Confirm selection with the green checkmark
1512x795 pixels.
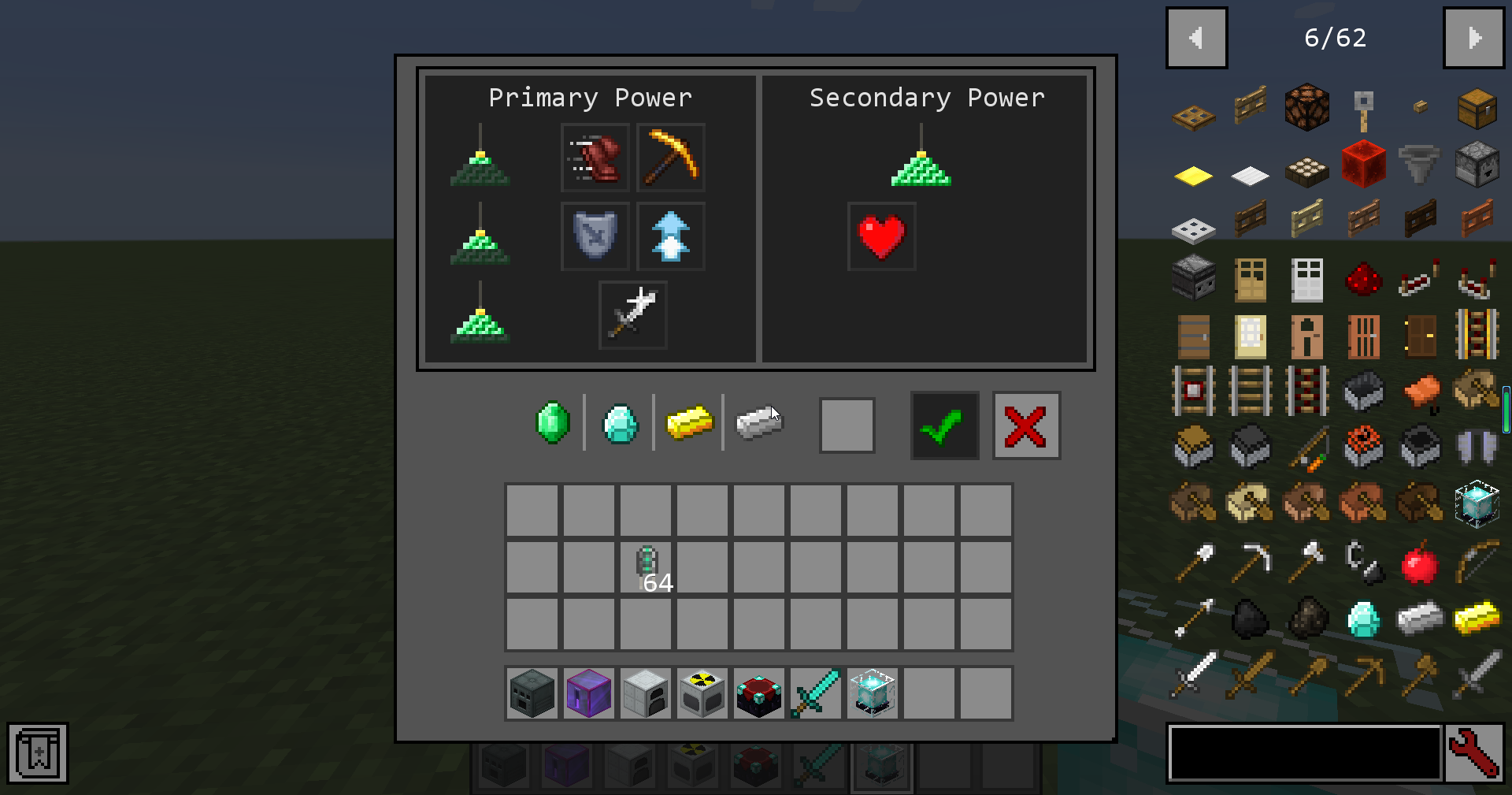pos(944,425)
